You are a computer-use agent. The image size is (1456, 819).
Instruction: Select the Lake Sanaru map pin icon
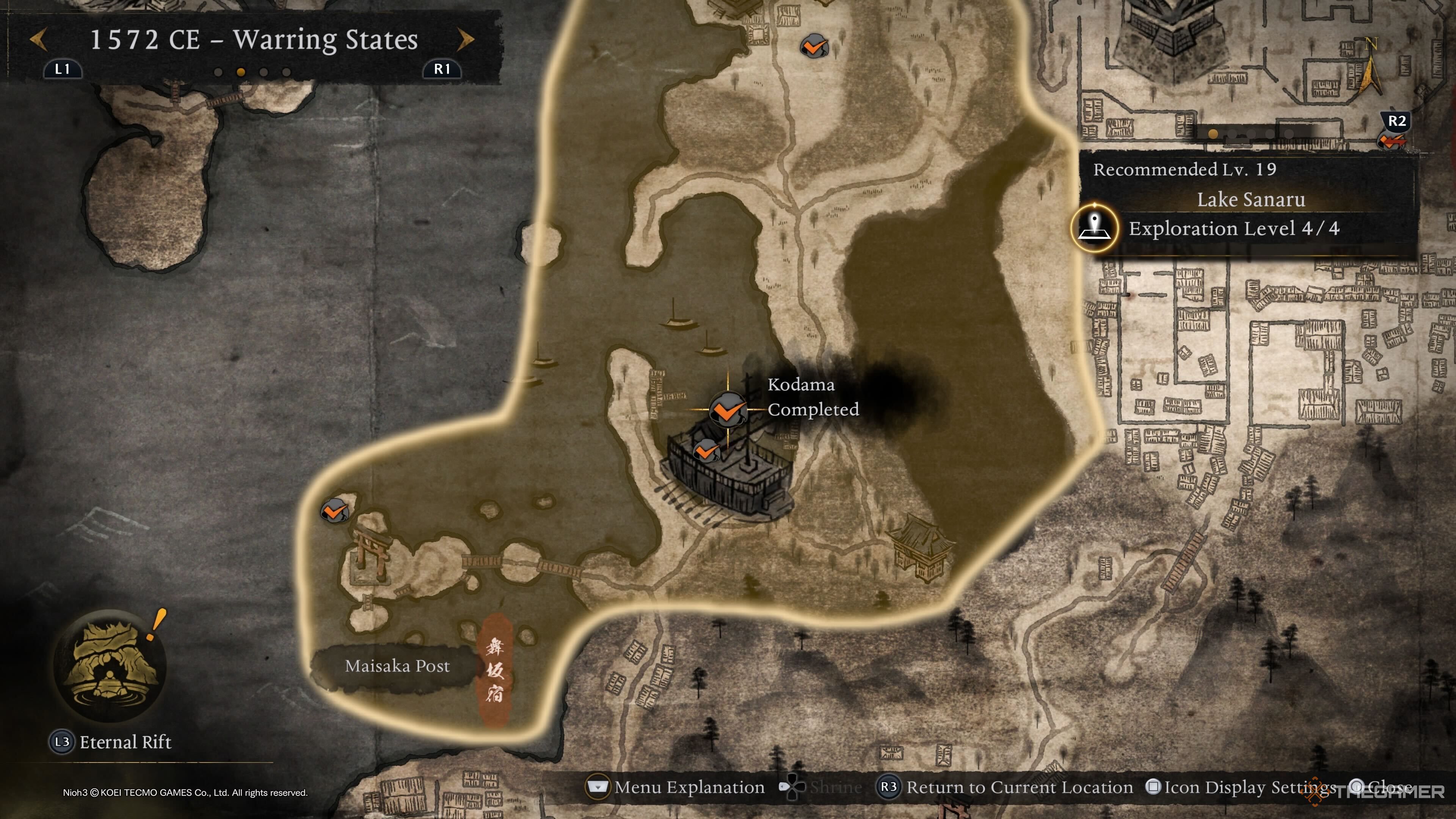pyautogui.click(x=1094, y=228)
